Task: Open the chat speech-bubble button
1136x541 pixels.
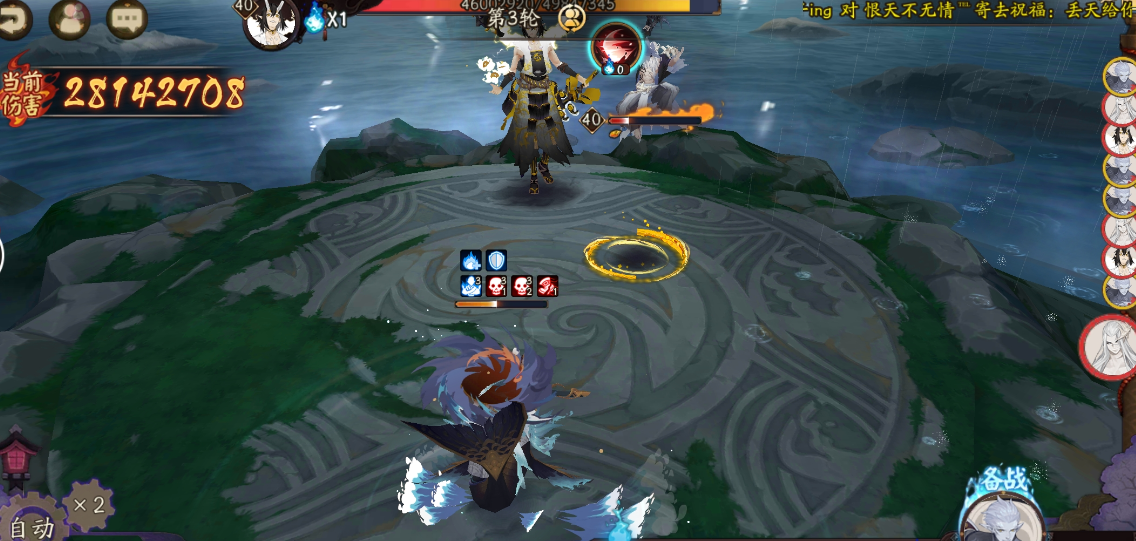Action: [126, 19]
